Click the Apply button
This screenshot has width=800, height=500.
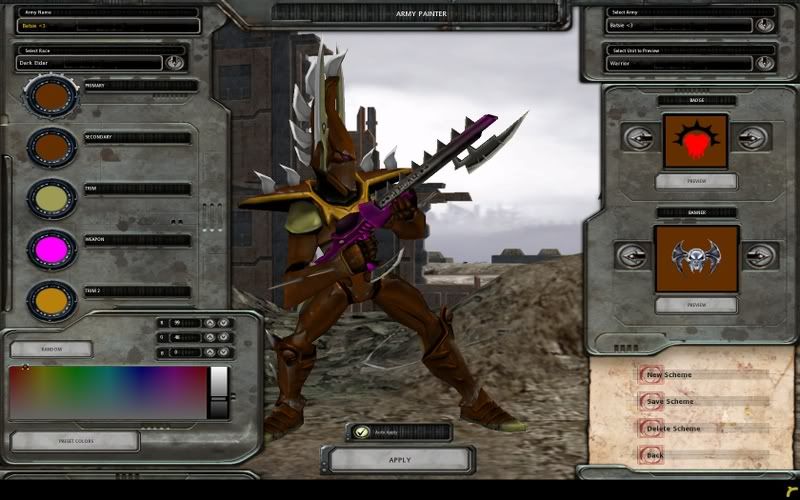[399, 460]
